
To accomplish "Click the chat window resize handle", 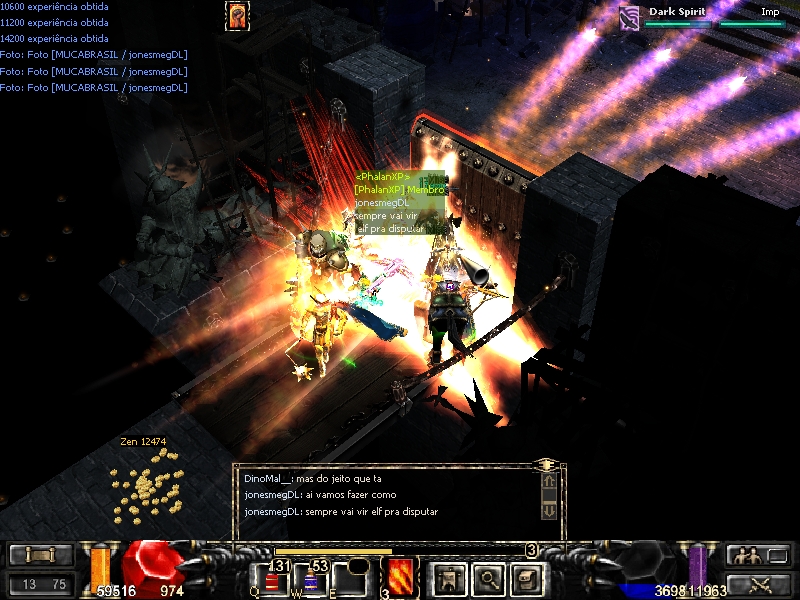I will pos(548,465).
